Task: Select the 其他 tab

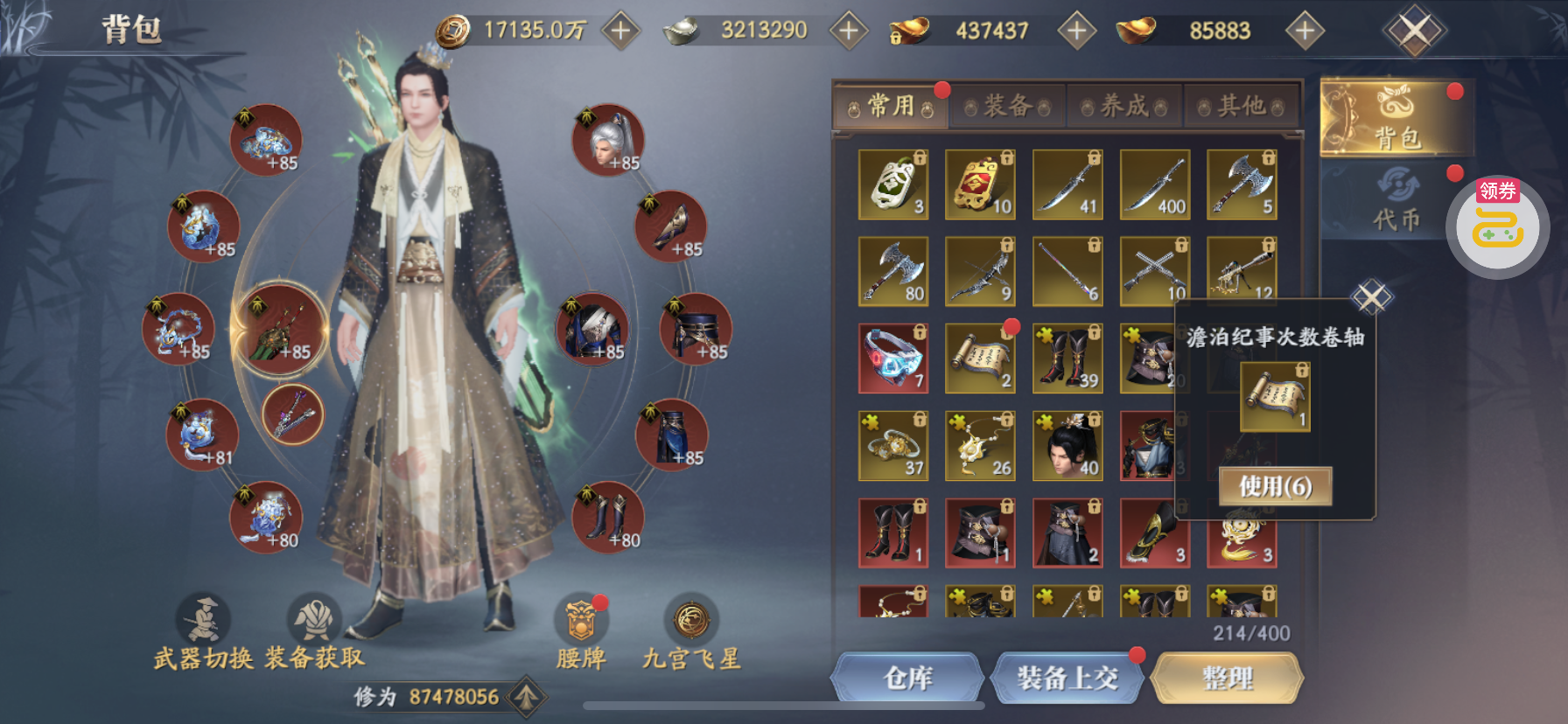Action: point(1242,107)
